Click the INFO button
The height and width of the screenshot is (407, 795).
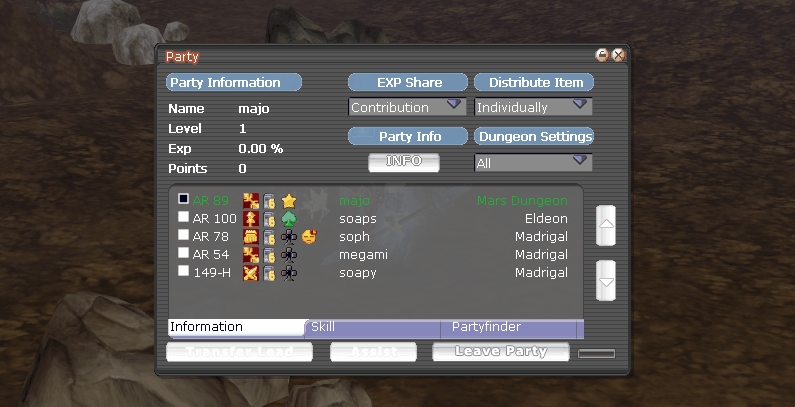point(403,161)
